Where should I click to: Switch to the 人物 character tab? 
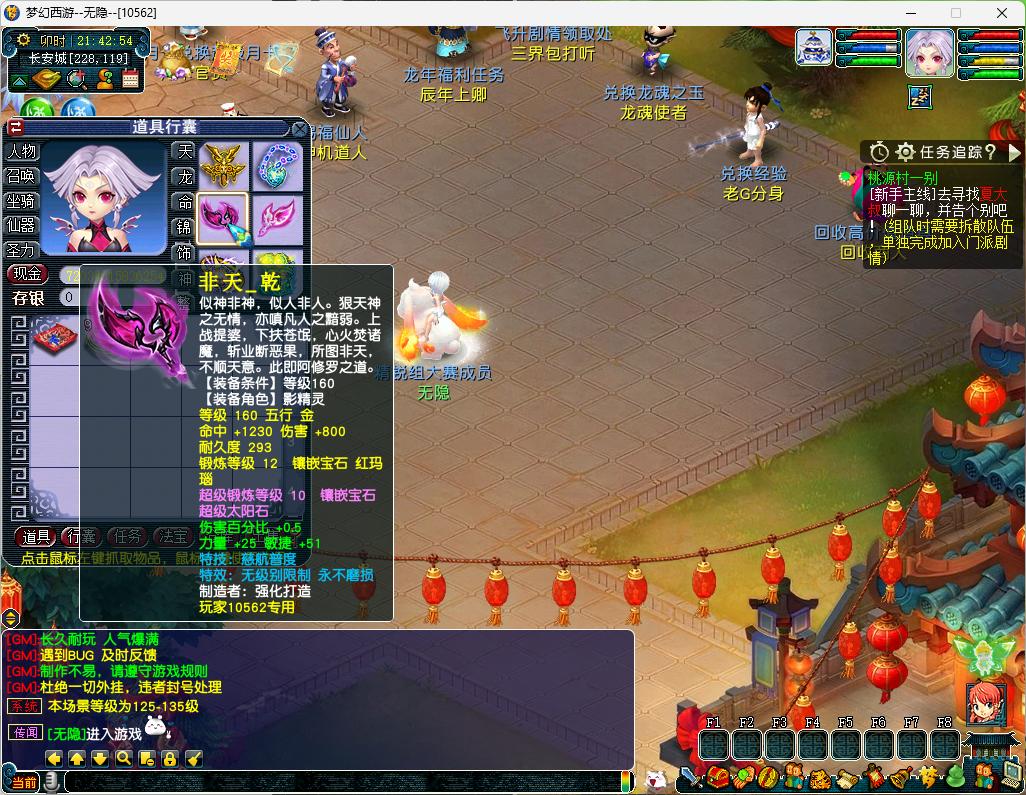pyautogui.click(x=22, y=152)
